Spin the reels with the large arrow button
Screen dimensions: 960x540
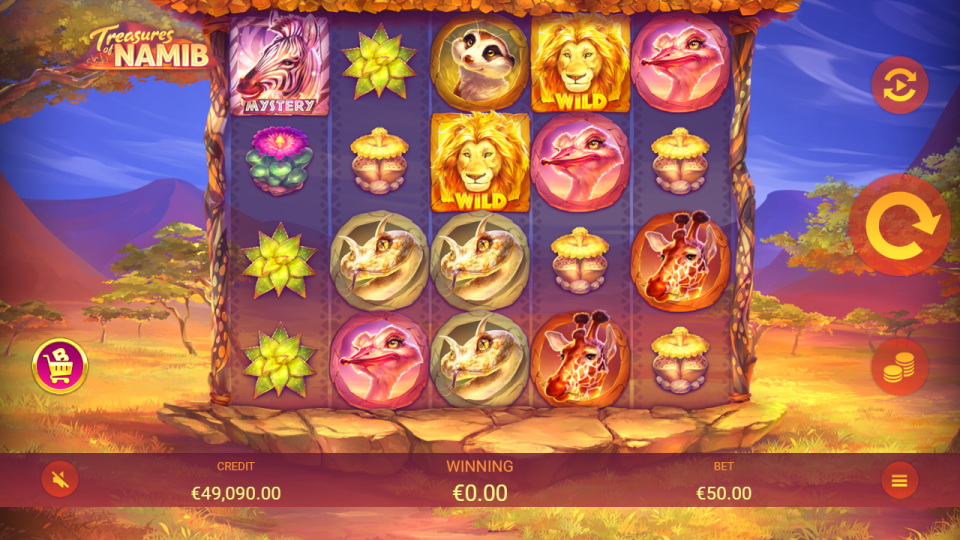click(899, 225)
